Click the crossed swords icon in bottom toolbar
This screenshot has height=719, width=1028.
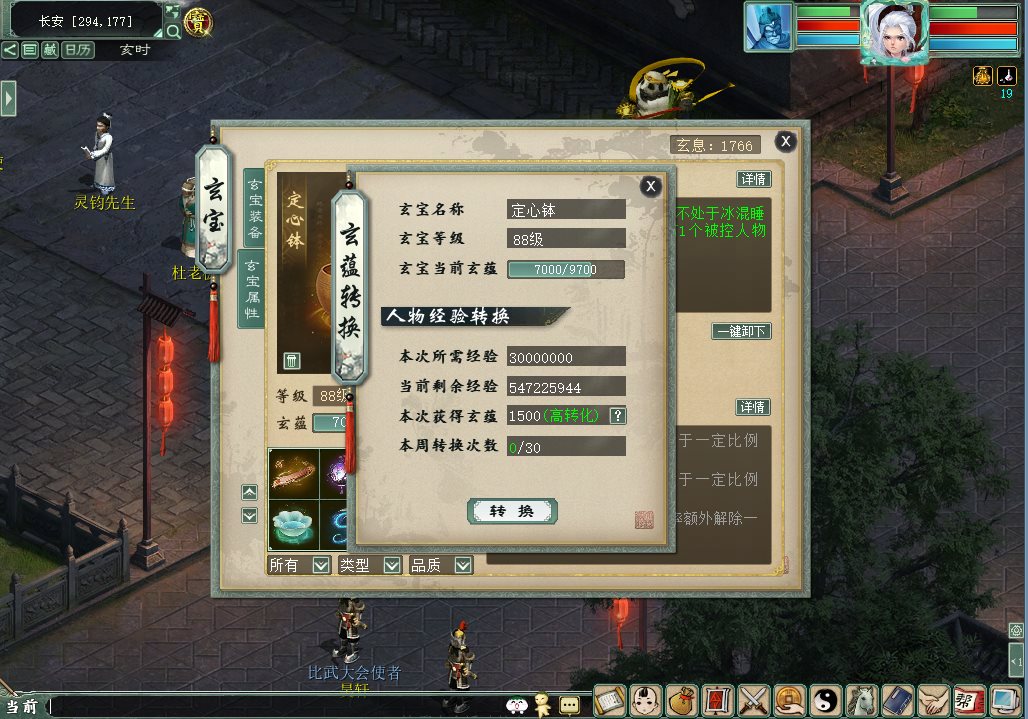[753, 698]
